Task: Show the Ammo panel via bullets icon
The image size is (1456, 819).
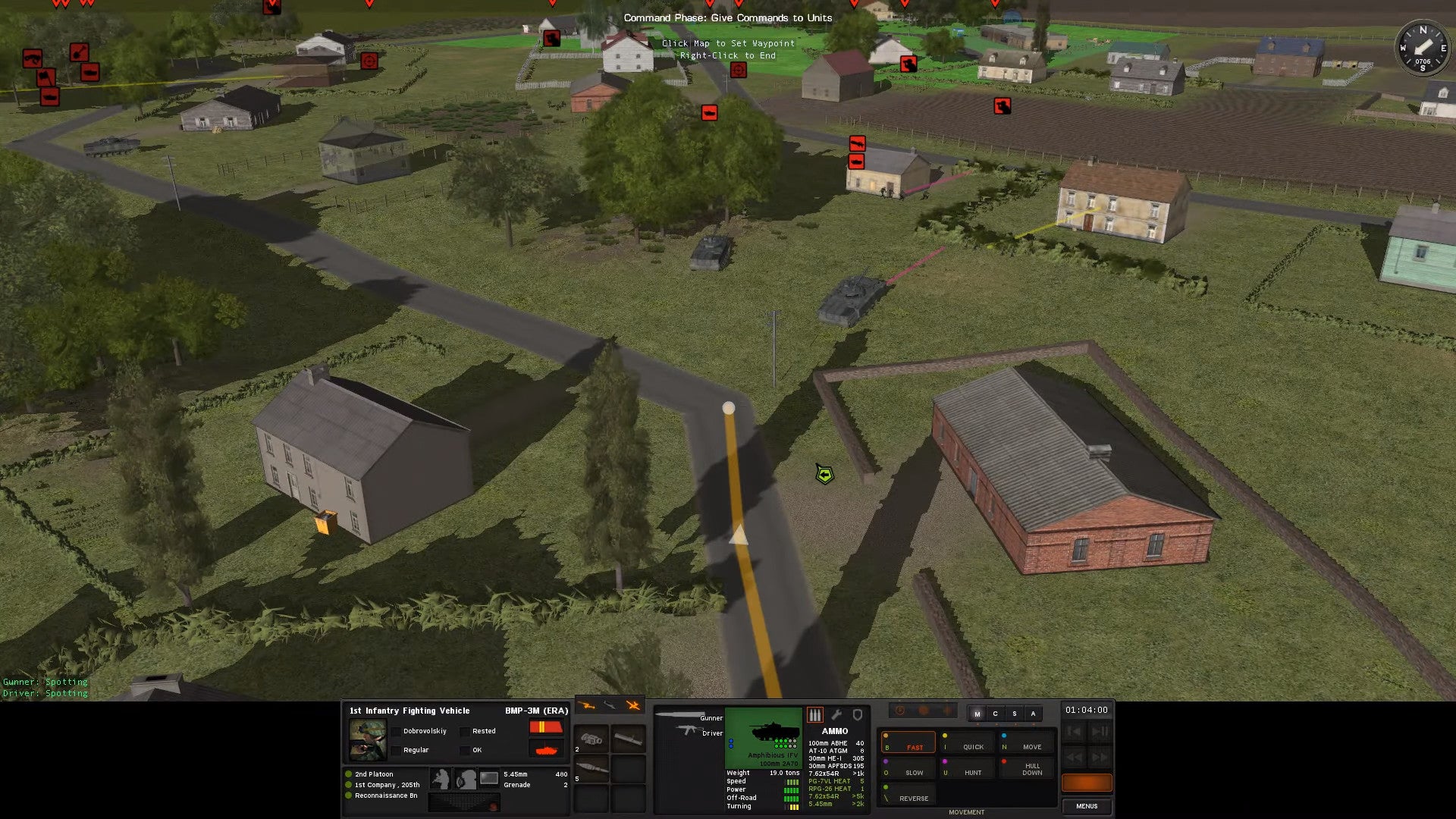Action: 815,714
